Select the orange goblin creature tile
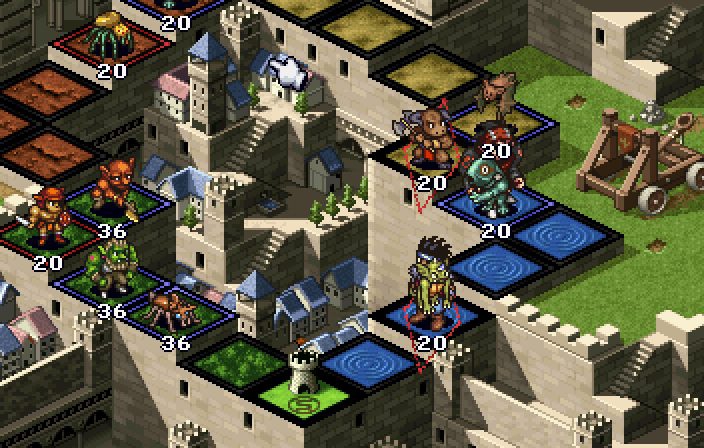This screenshot has width=704, height=448. (x=116, y=192)
